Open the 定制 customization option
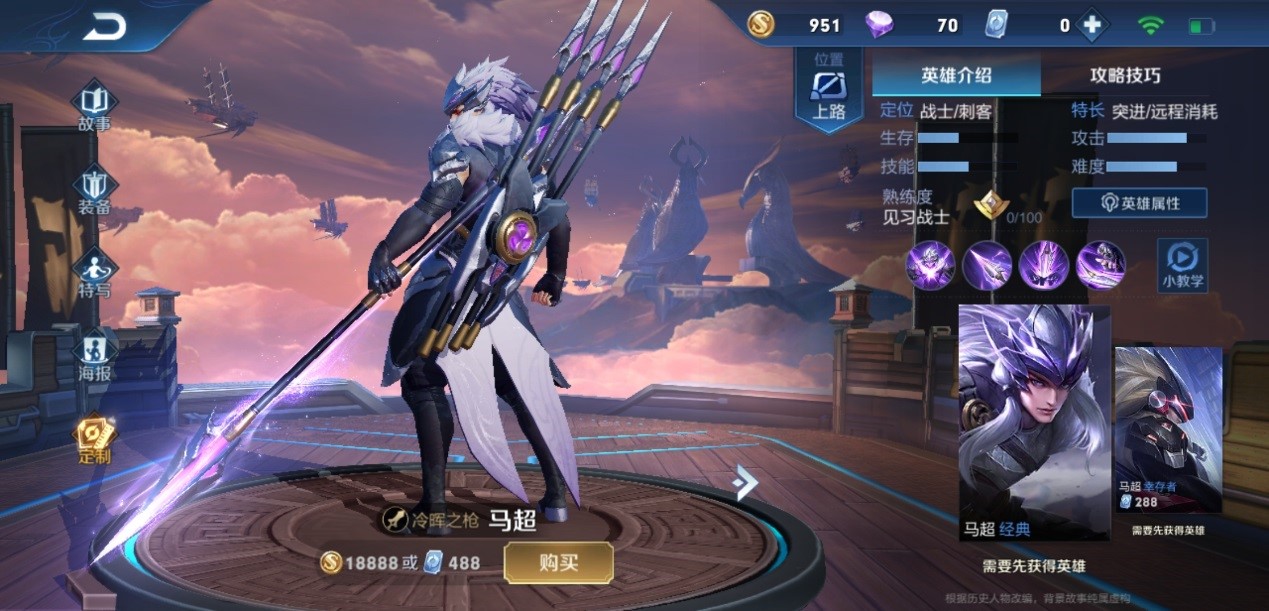 [95, 440]
